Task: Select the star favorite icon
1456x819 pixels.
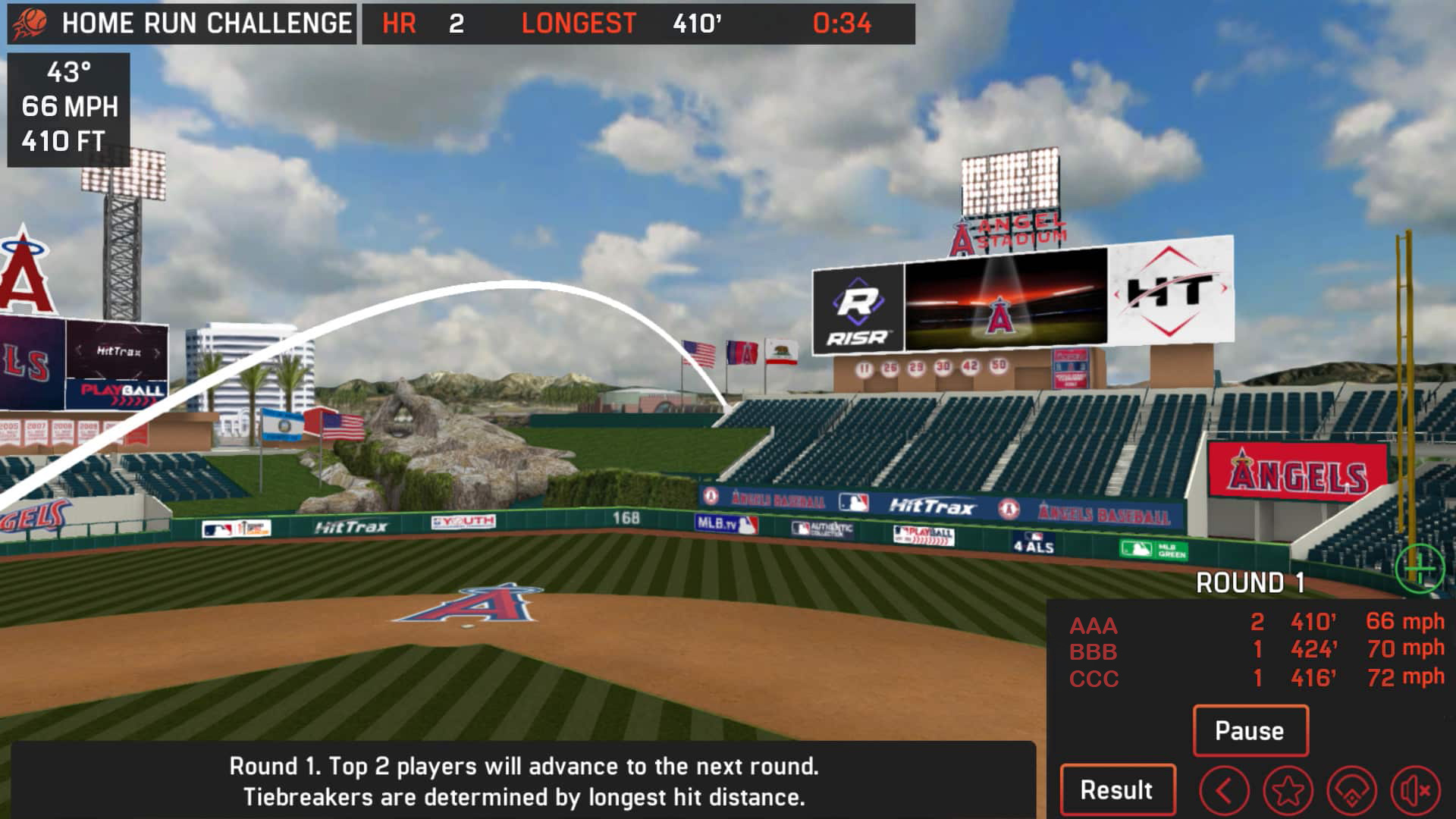Action: click(1288, 792)
